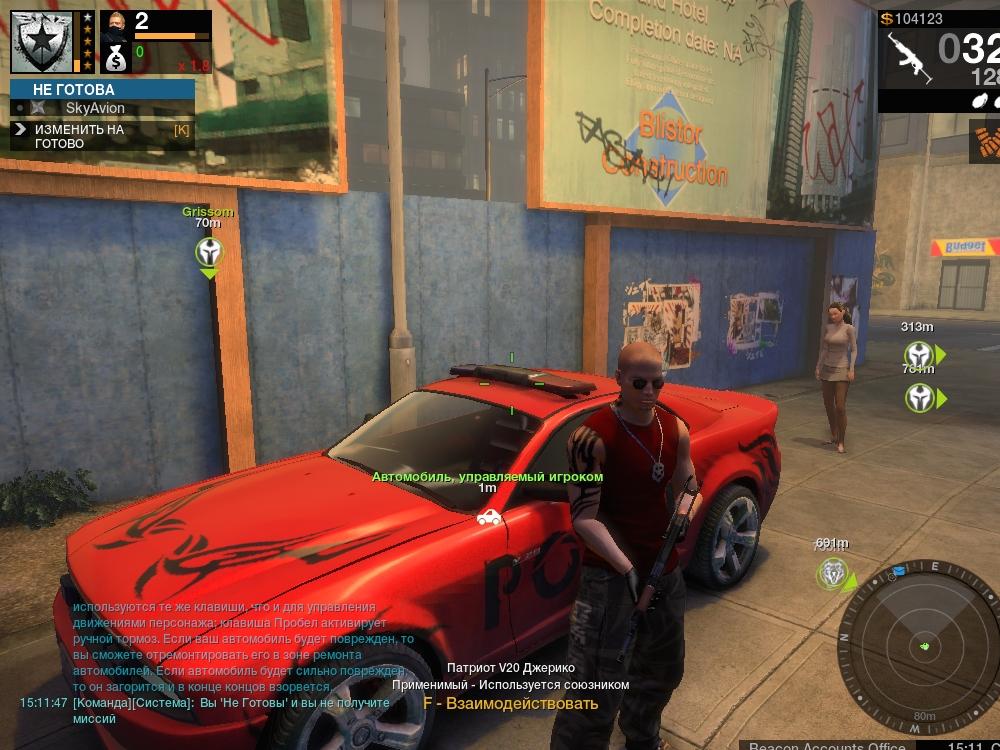Choose SkyAvion in the group list
Screen dimensions: 1000x750
(95, 107)
